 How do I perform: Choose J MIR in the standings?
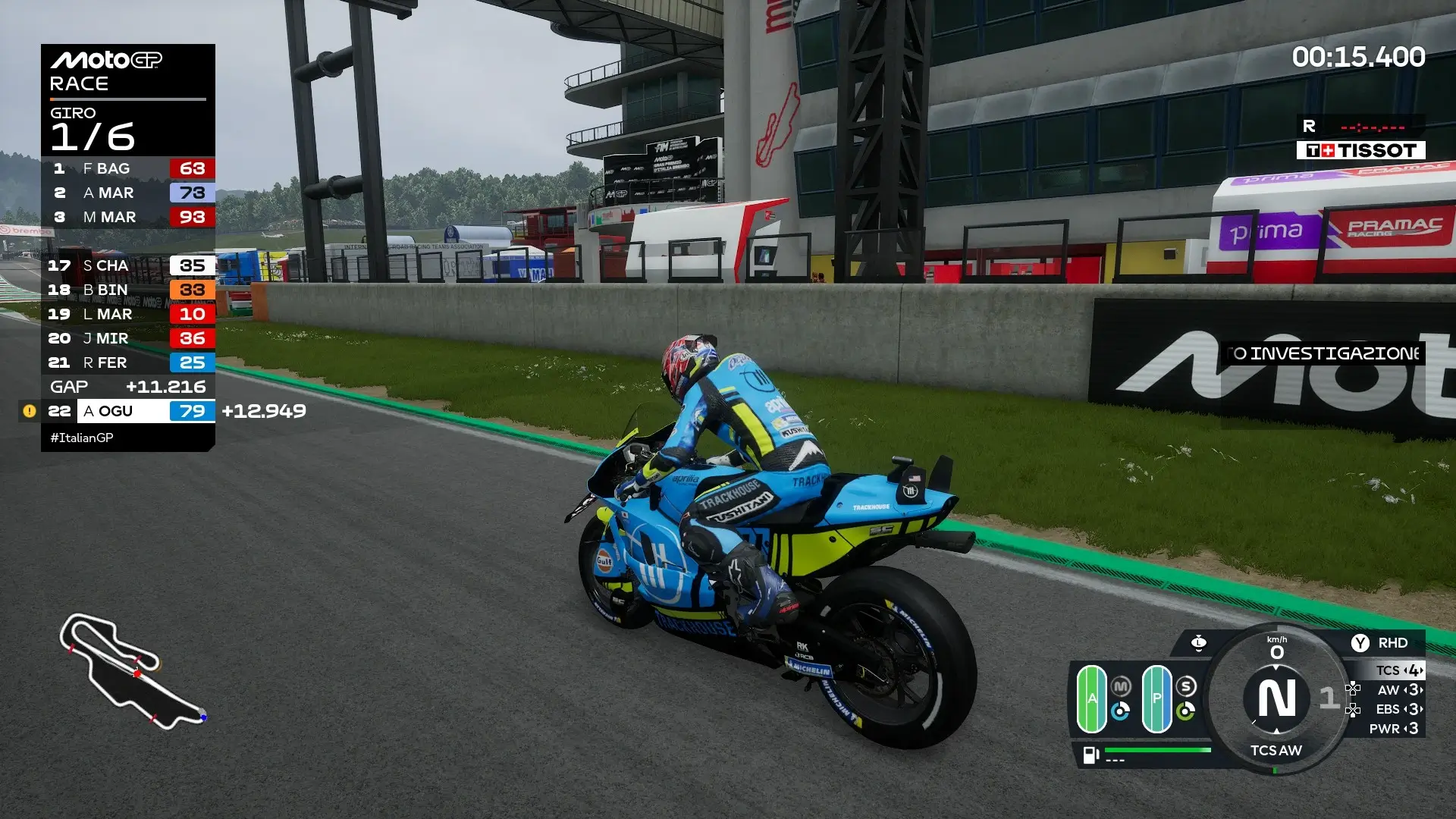[127, 338]
